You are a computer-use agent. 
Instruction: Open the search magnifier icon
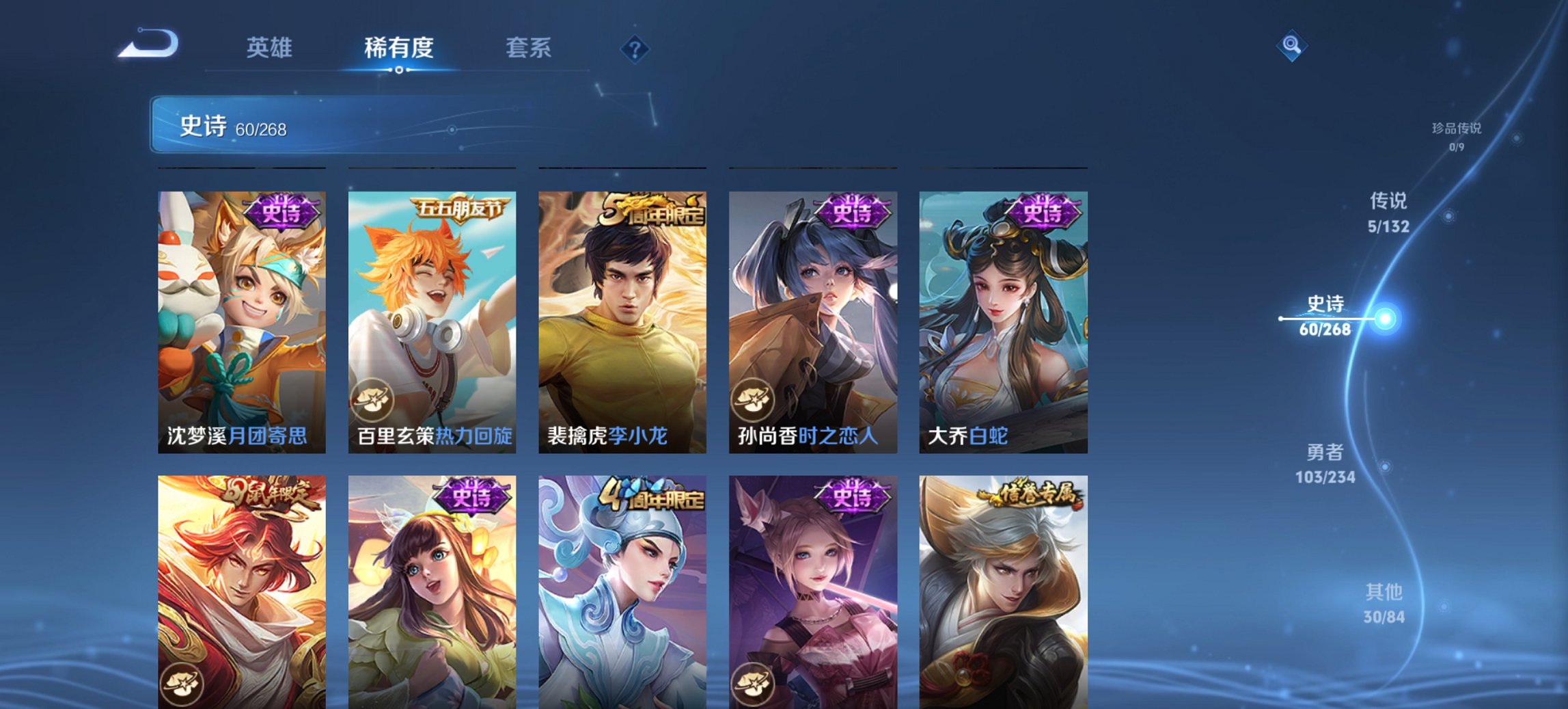point(1293,45)
